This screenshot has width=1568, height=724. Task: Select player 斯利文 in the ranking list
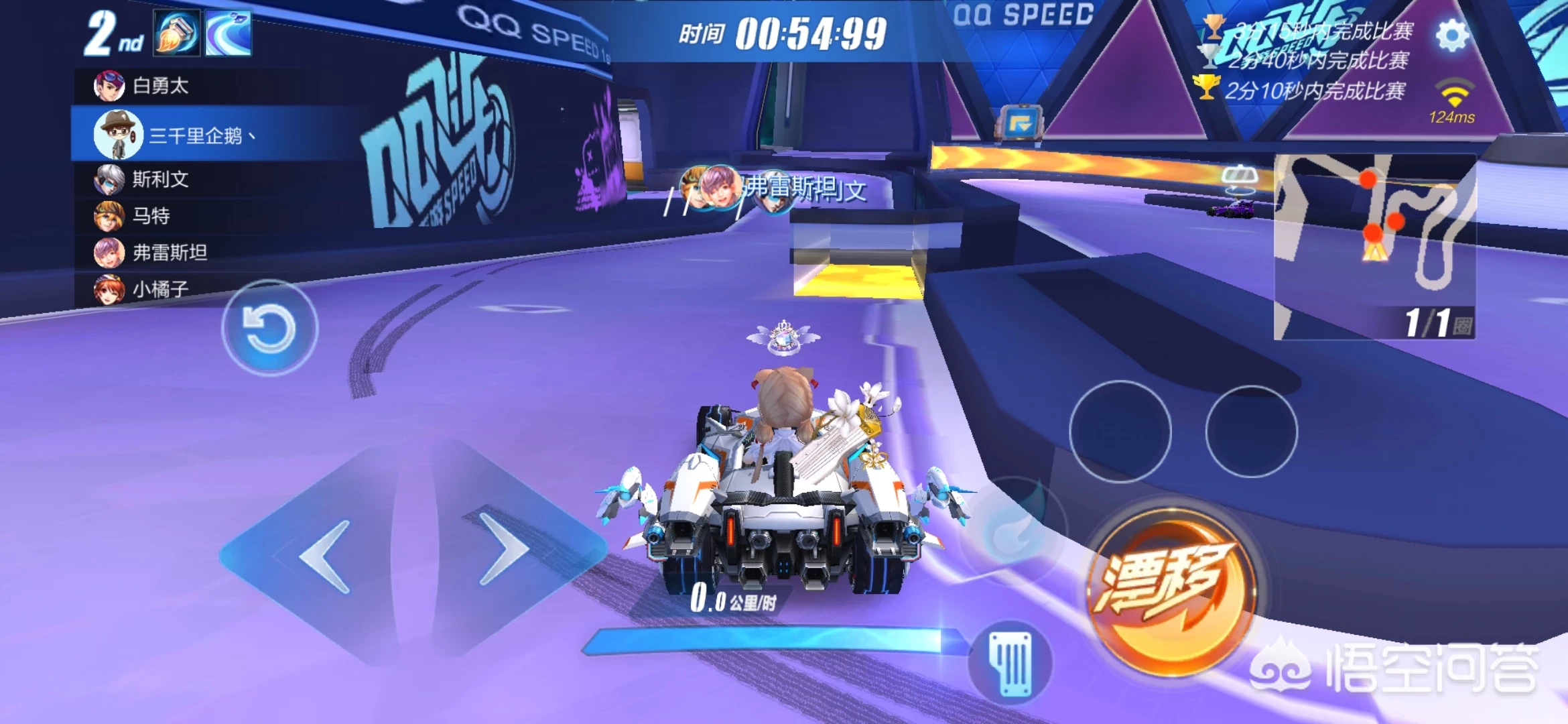pos(159,179)
